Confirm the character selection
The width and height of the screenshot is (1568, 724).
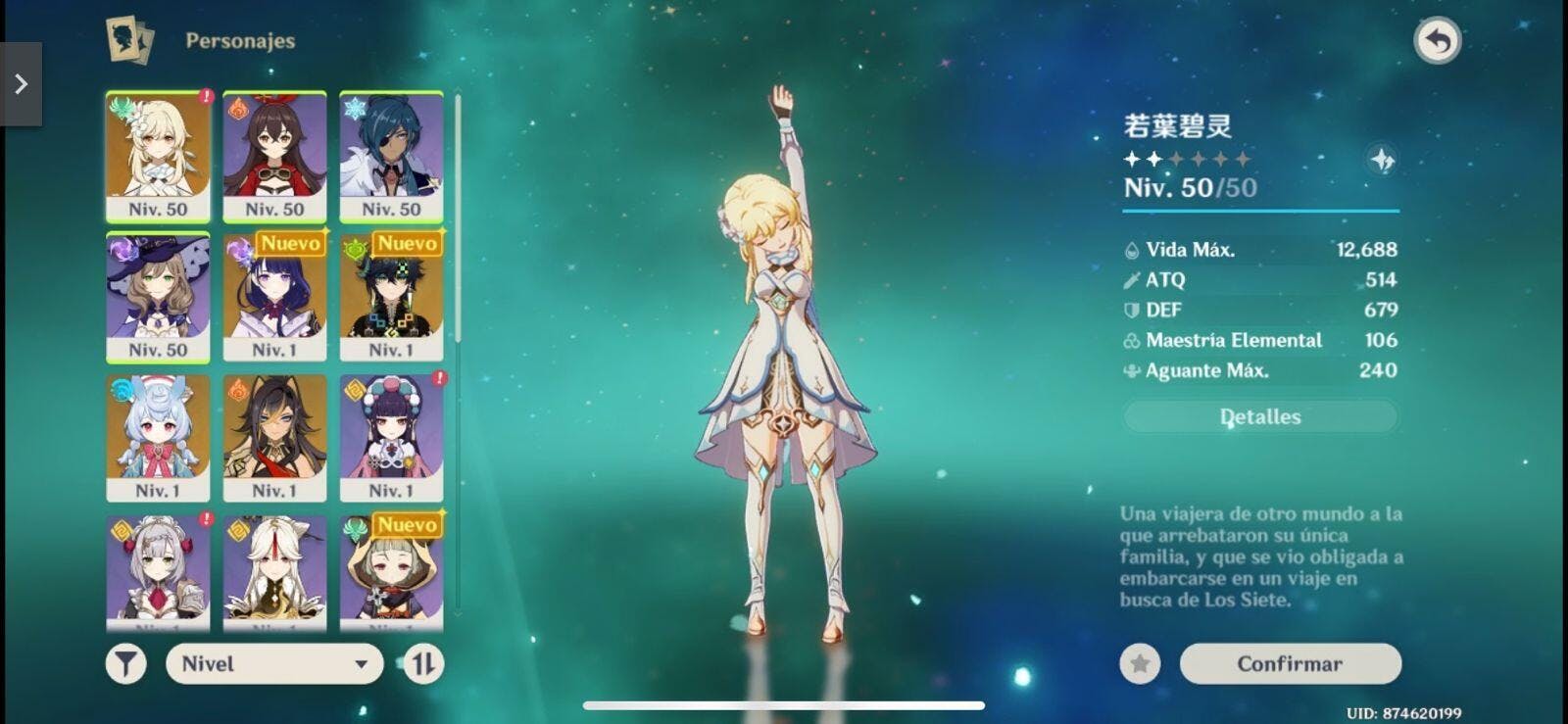tap(1290, 663)
